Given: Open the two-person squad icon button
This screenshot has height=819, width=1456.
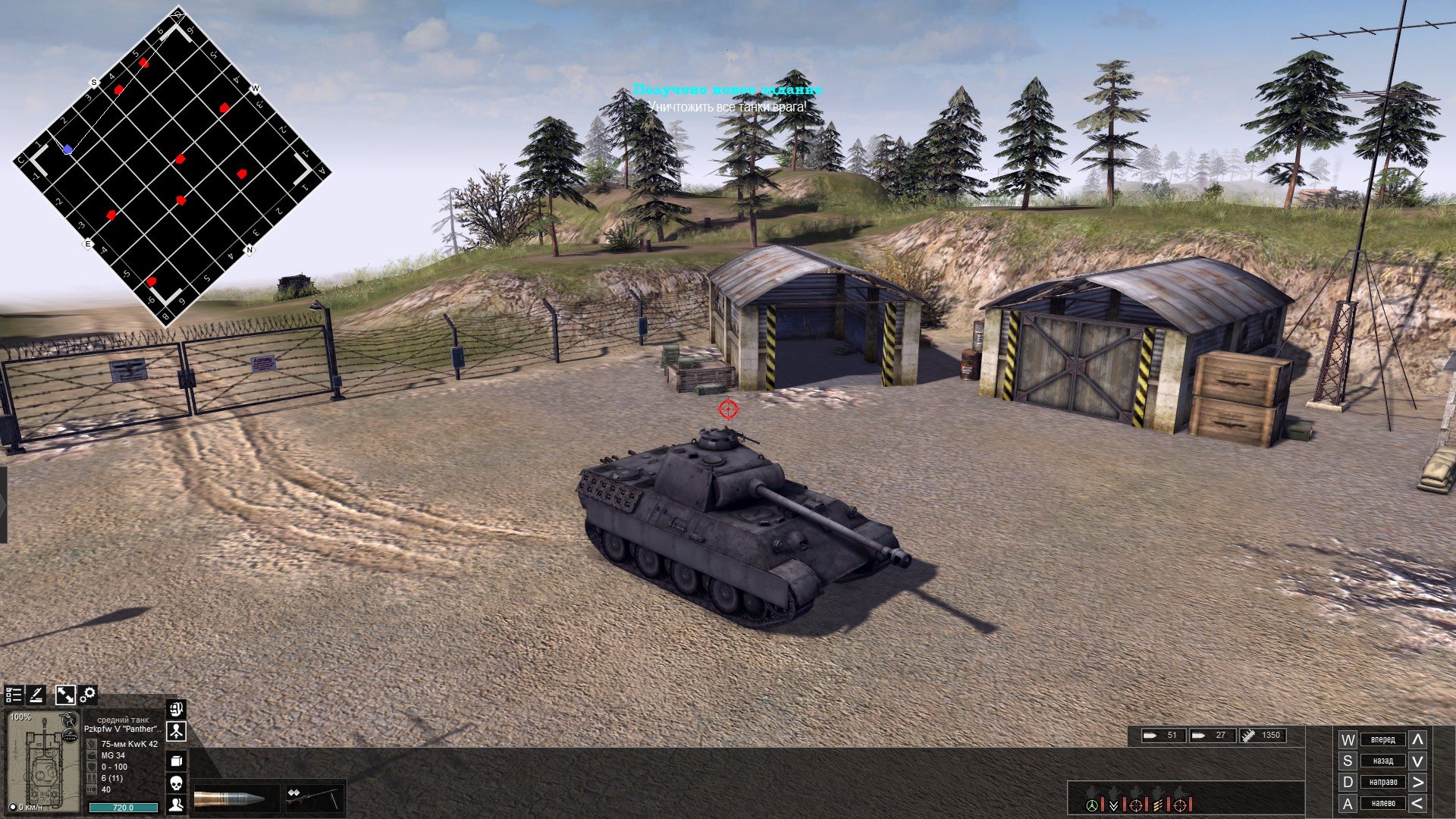Looking at the screenshot, I should (x=176, y=805).
